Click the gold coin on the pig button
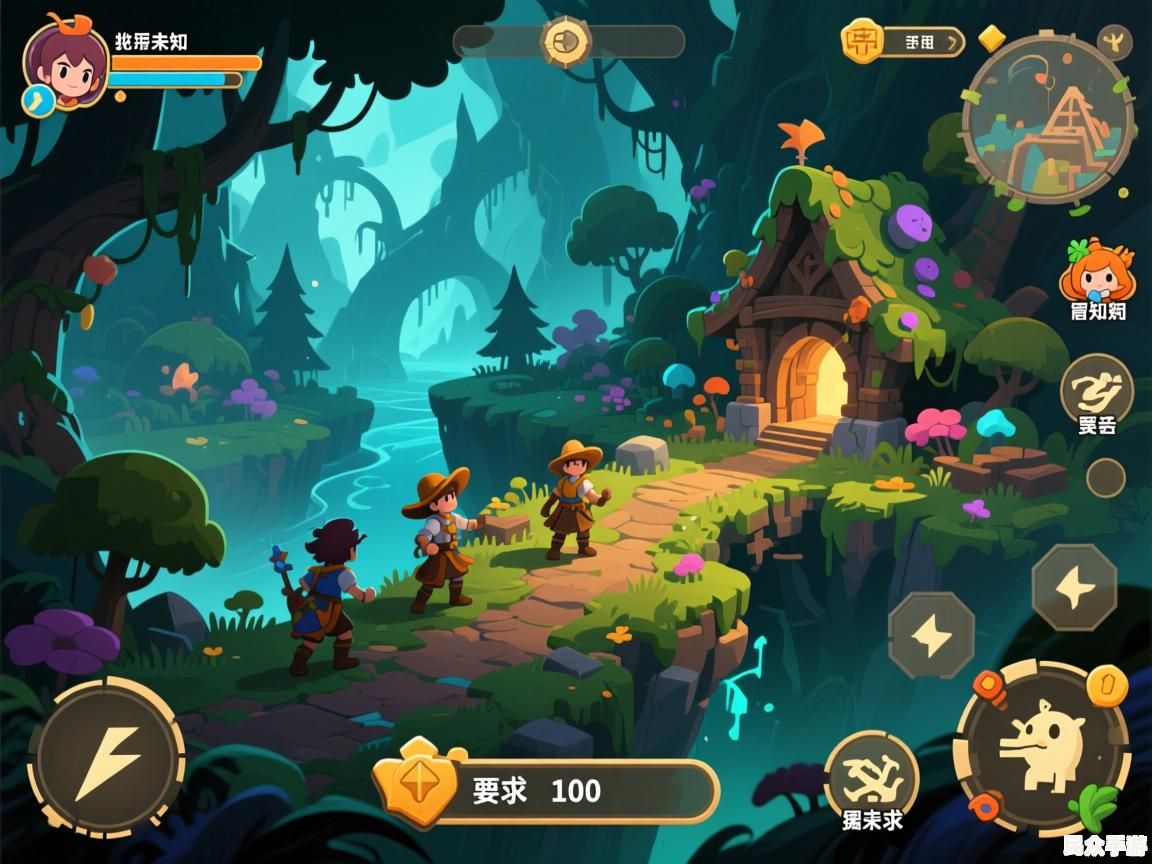 [1106, 686]
